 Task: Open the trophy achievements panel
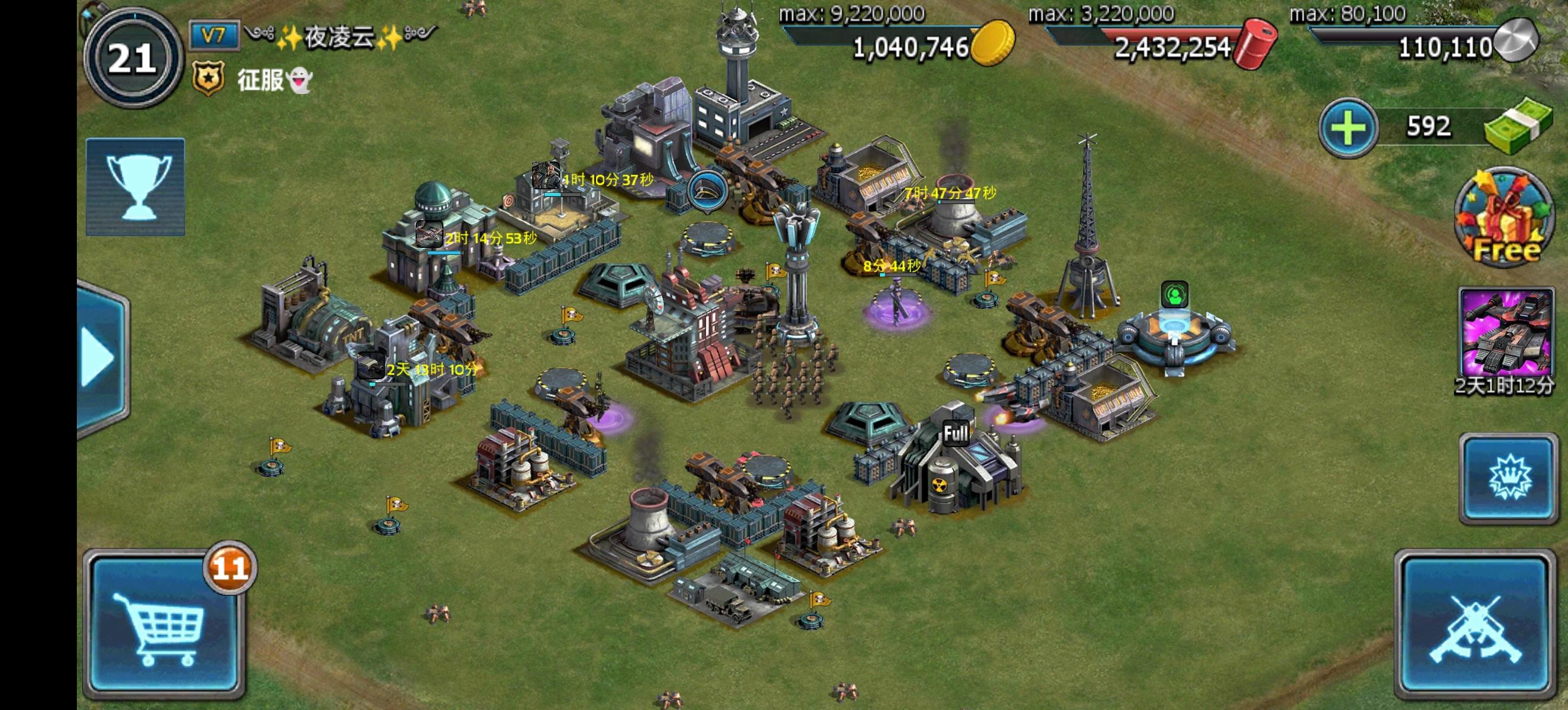tap(135, 186)
